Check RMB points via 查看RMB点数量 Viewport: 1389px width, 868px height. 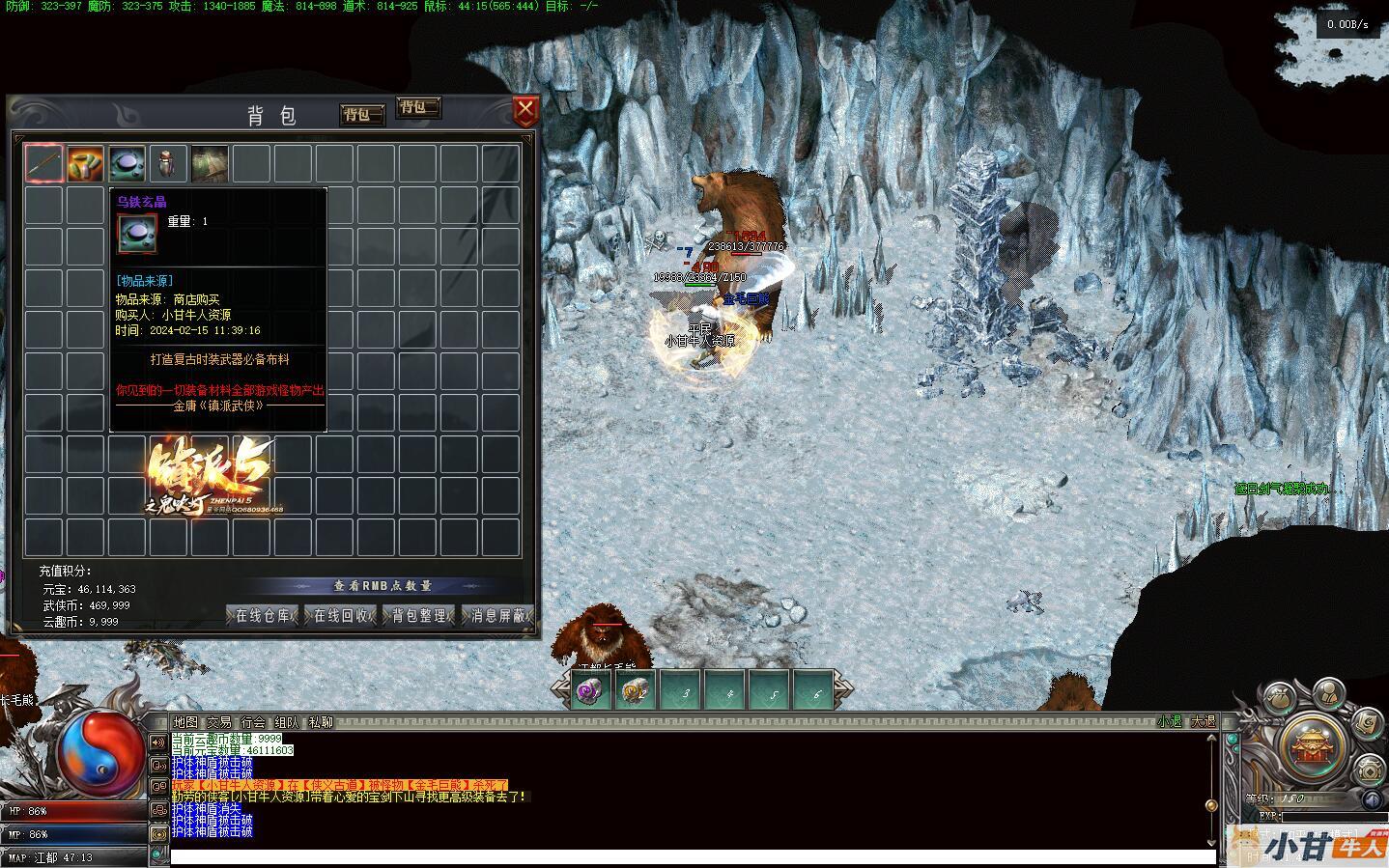click(x=383, y=586)
